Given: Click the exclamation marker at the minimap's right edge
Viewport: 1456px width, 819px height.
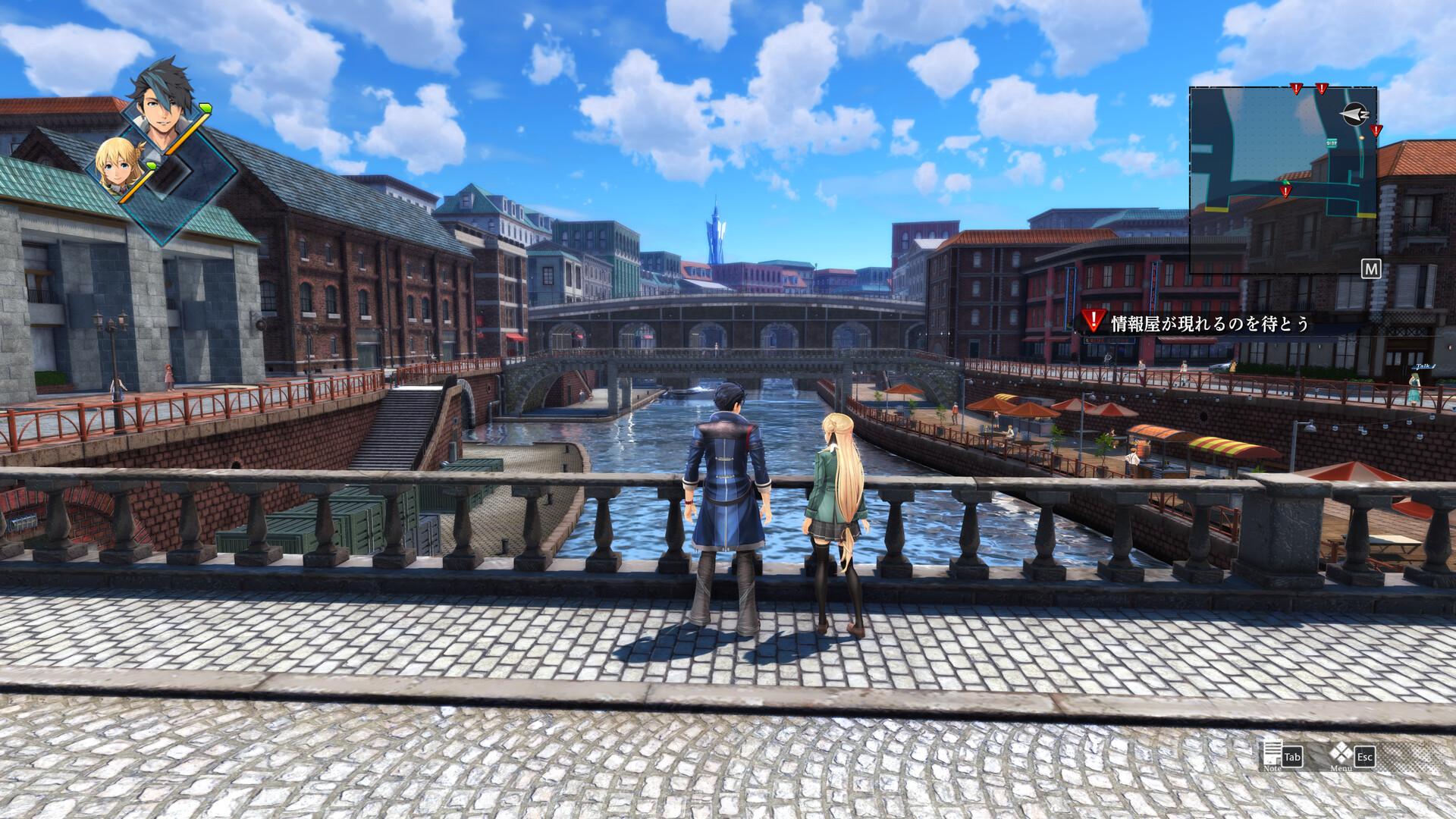Looking at the screenshot, I should pyautogui.click(x=1376, y=130).
